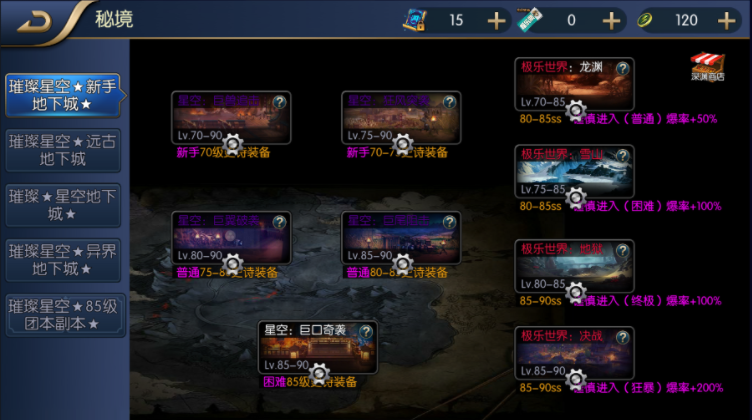Open the 璀璨★星空地下城 tab

click(x=63, y=205)
